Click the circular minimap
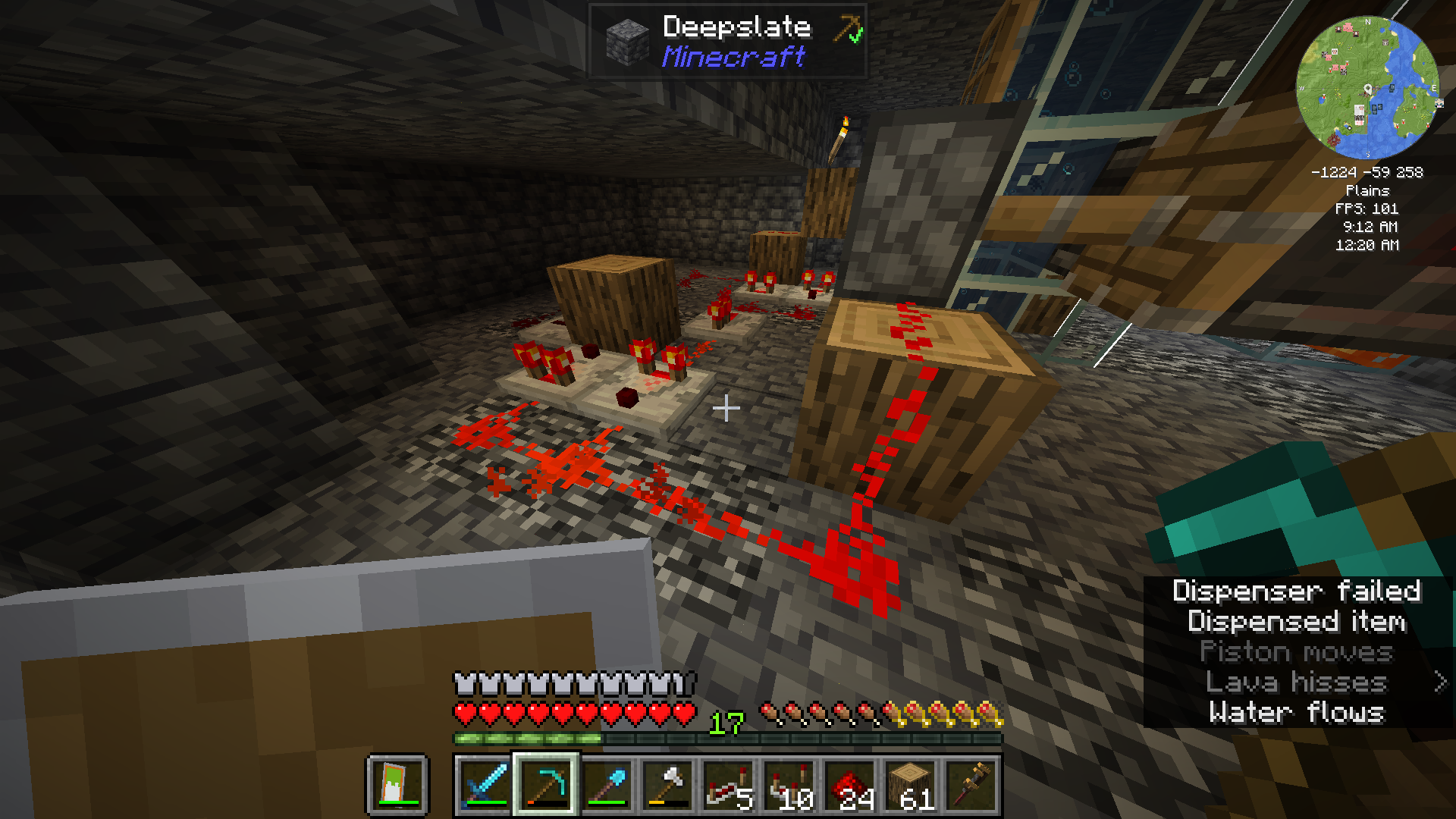Image resolution: width=1456 pixels, height=819 pixels. click(x=1367, y=88)
